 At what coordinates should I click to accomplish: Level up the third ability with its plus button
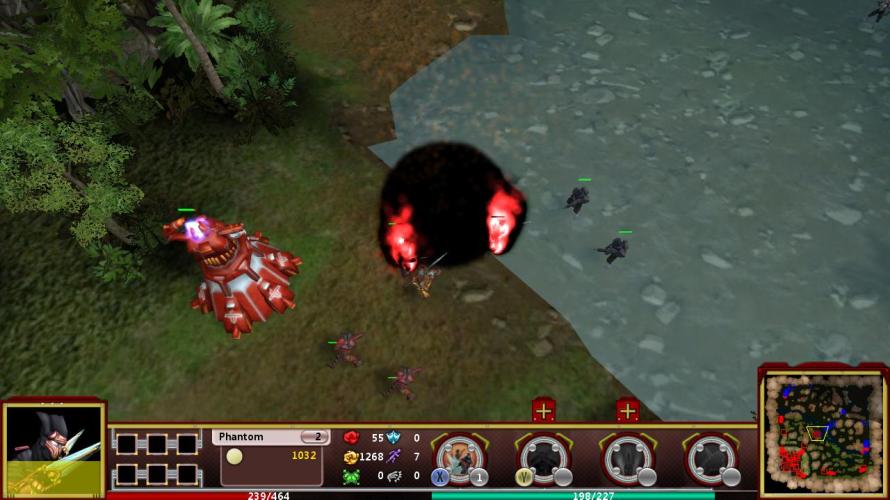click(x=628, y=409)
